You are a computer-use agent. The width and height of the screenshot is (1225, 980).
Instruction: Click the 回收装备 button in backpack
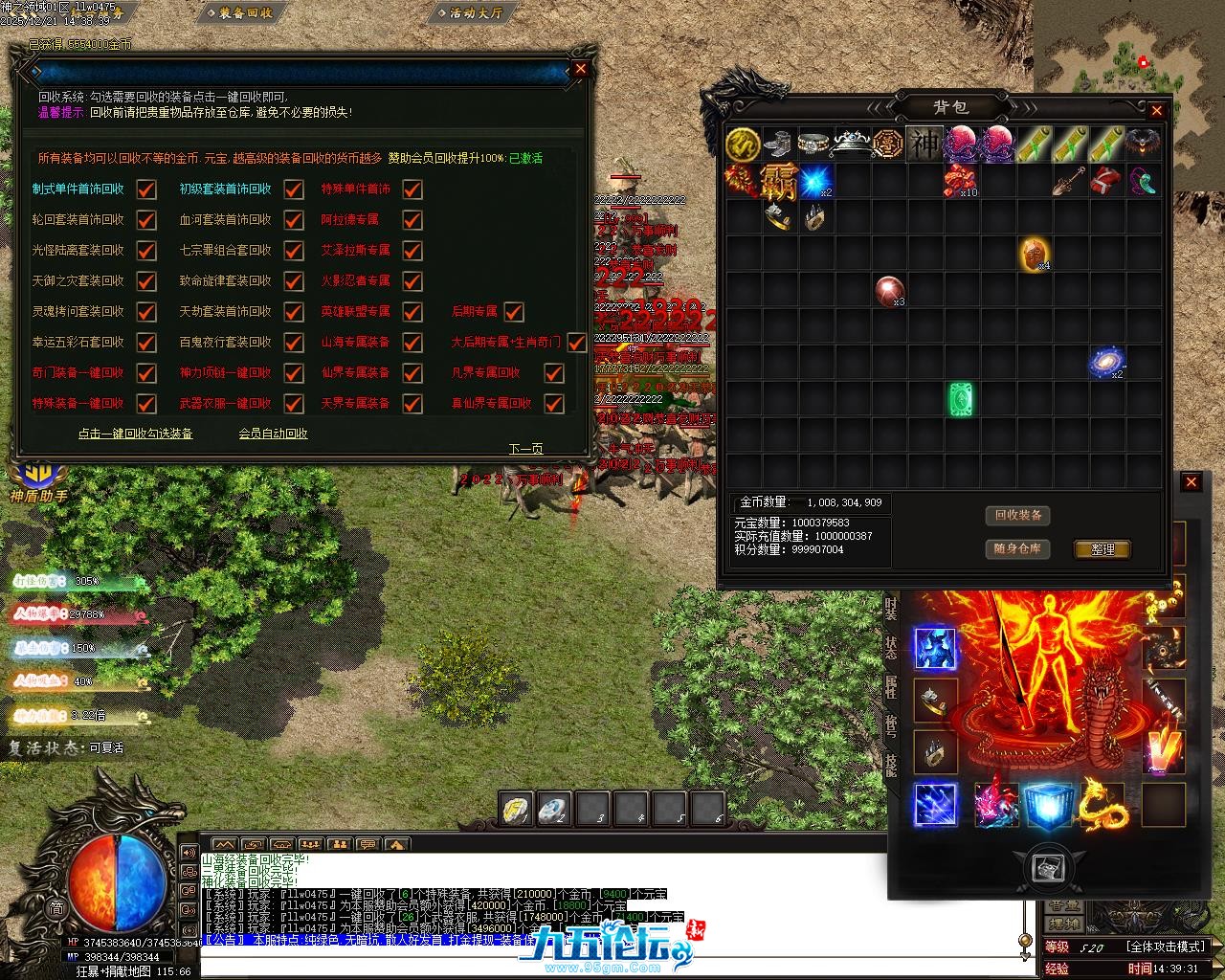1018,516
